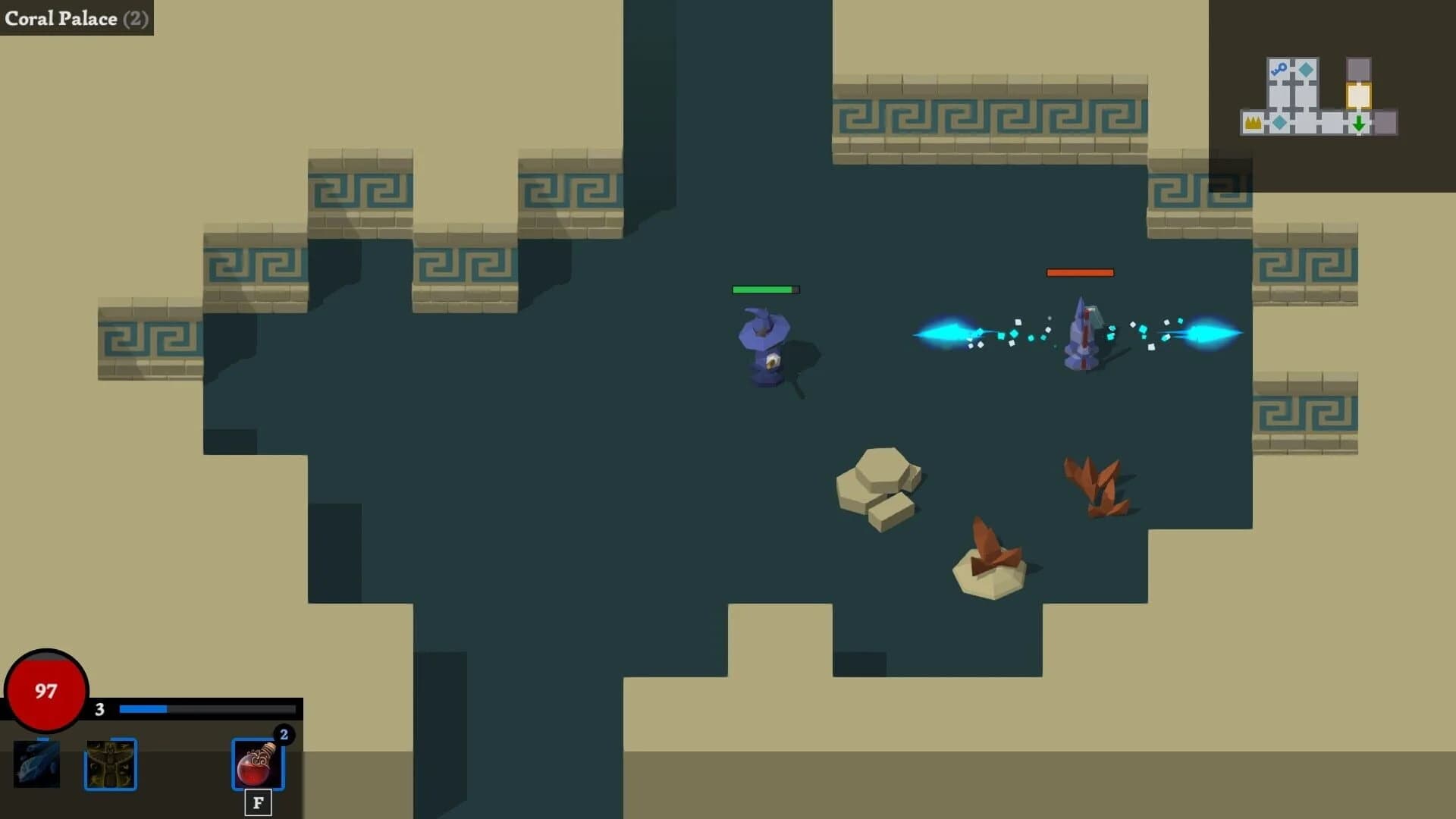Screen dimensions: 1456x819
Task: Click the green stairs-down arrow on the minimap
Action: point(1359,124)
